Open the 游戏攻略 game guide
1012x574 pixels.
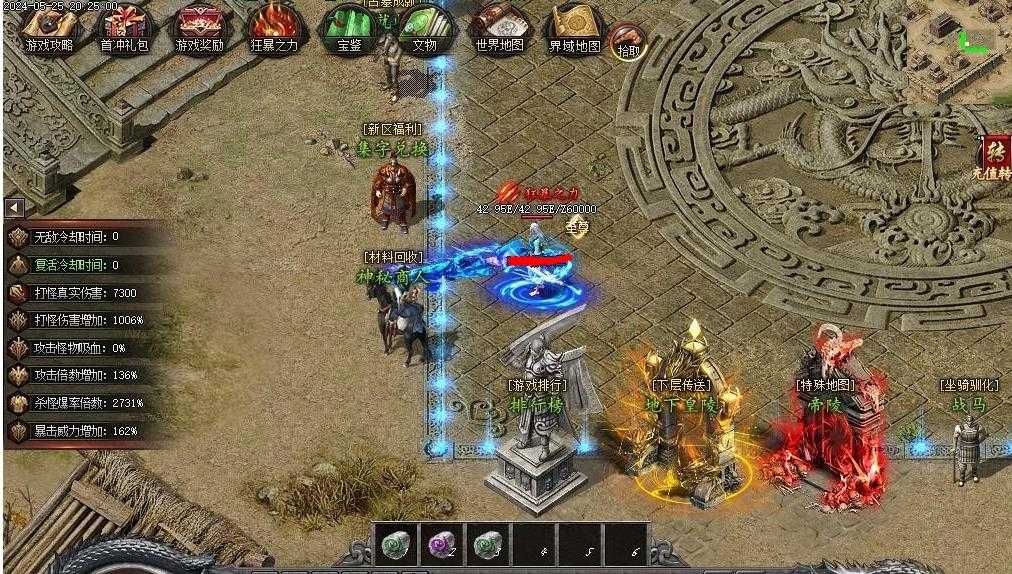pyautogui.click(x=49, y=28)
